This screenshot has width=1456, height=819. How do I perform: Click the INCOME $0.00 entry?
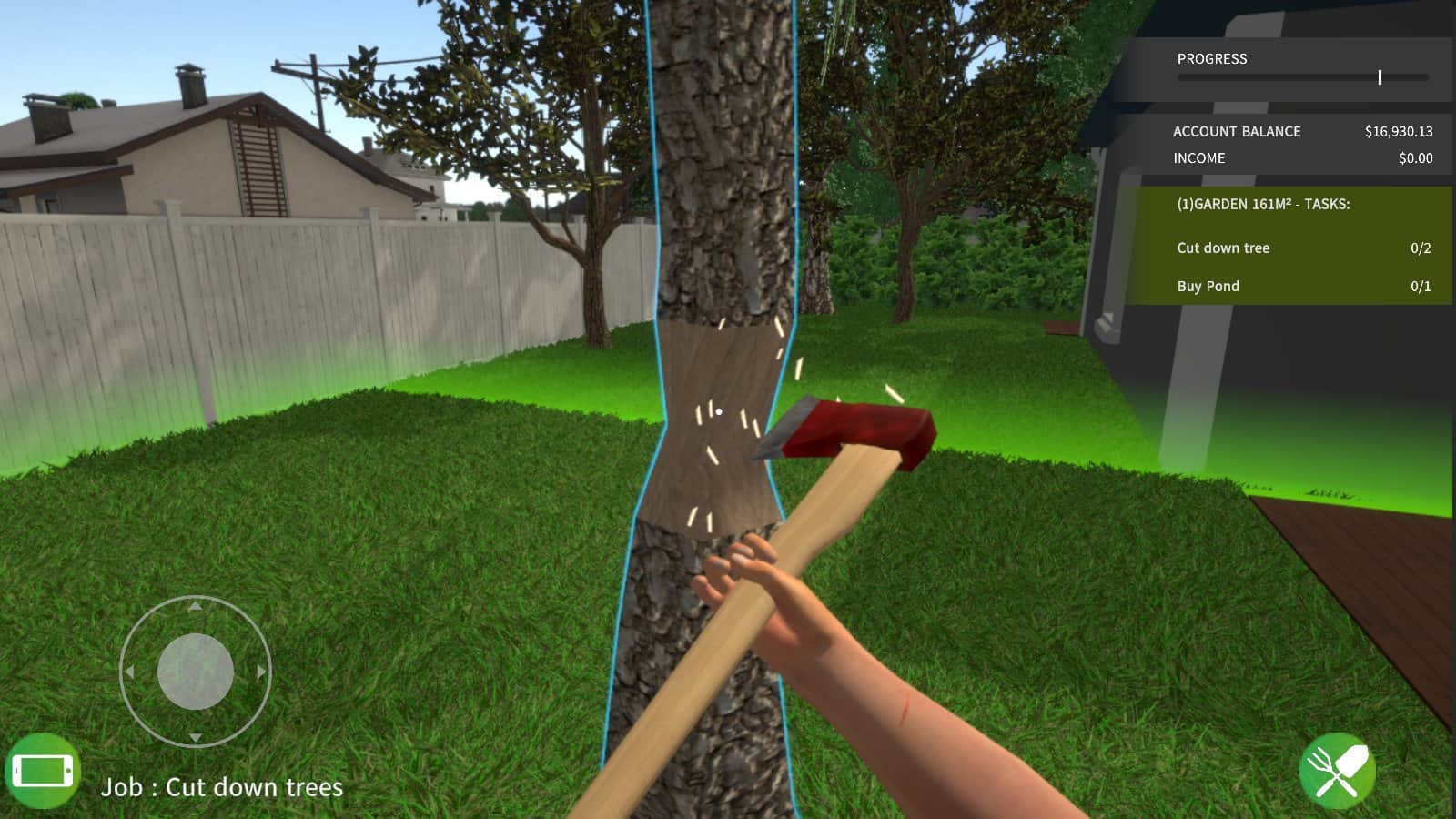click(1198, 157)
